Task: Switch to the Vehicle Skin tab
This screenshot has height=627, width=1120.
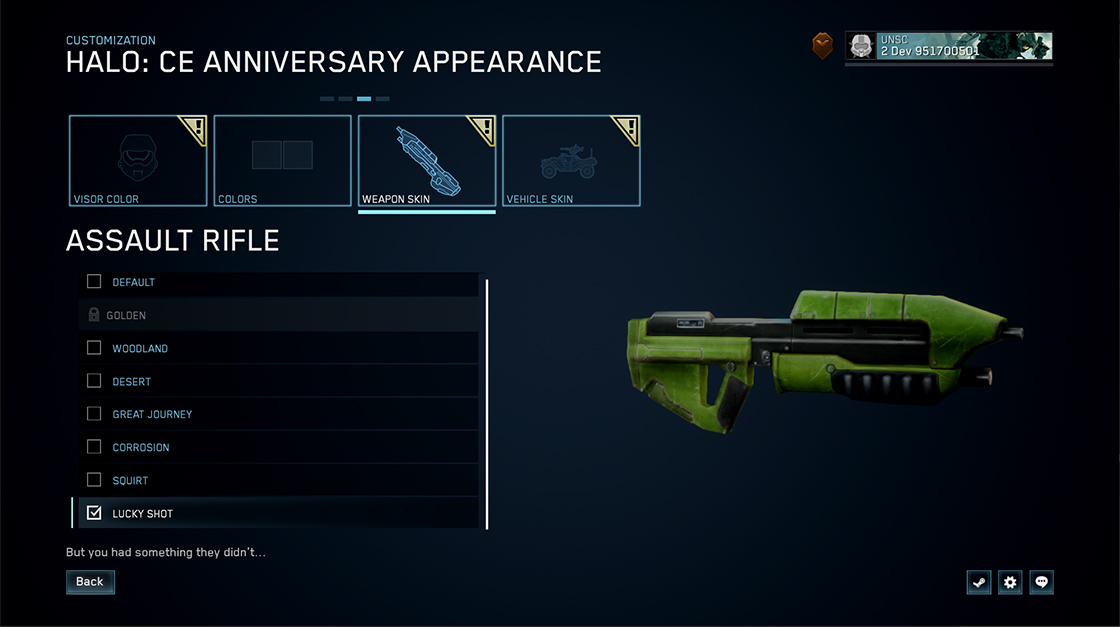Action: pos(571,161)
